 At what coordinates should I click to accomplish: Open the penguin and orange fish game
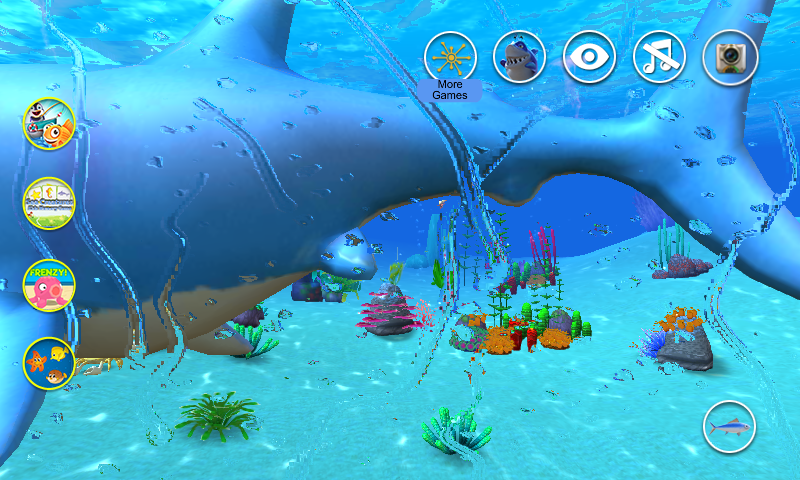tap(50, 122)
